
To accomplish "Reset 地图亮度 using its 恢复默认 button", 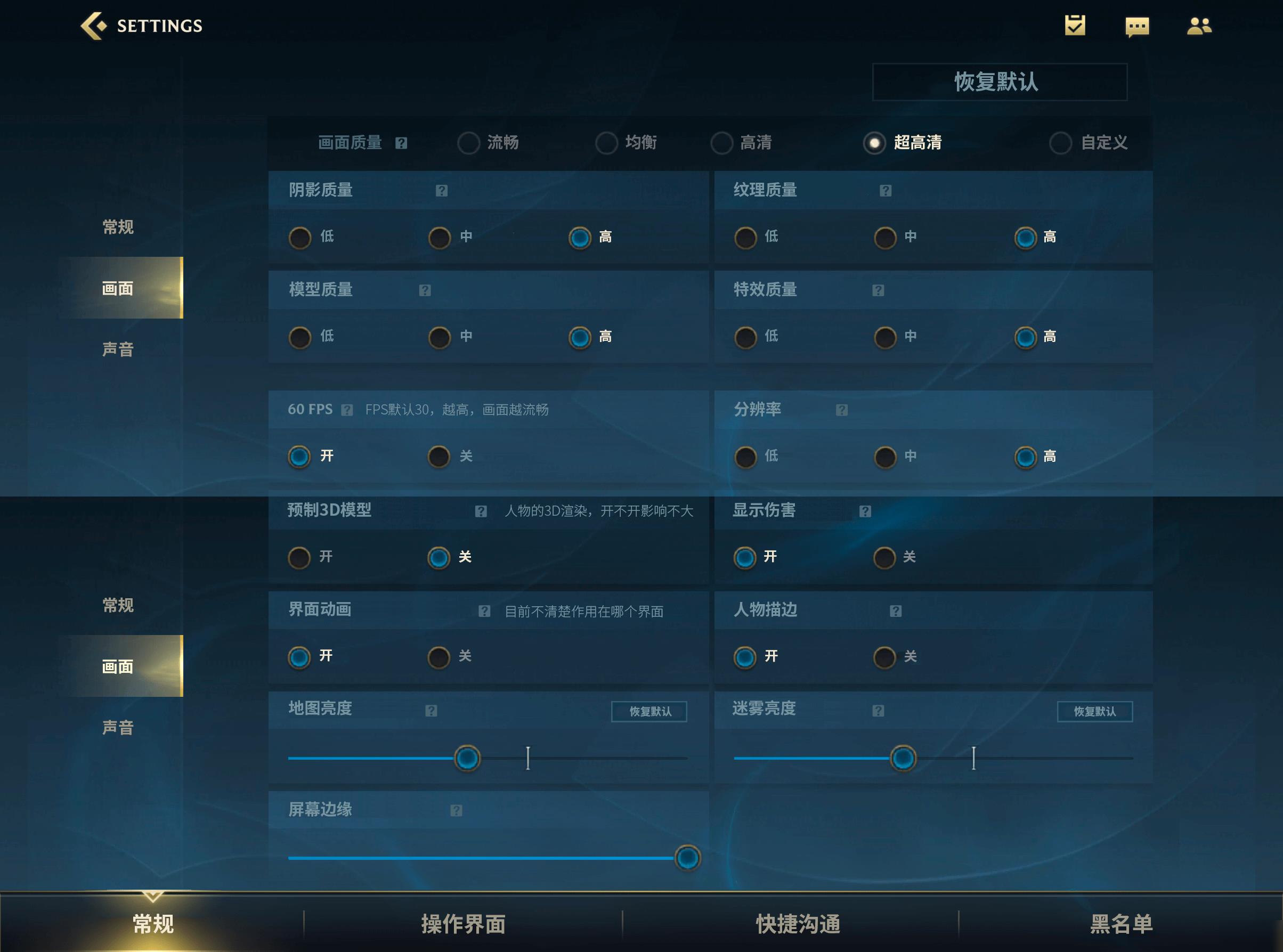I will click(x=649, y=711).
